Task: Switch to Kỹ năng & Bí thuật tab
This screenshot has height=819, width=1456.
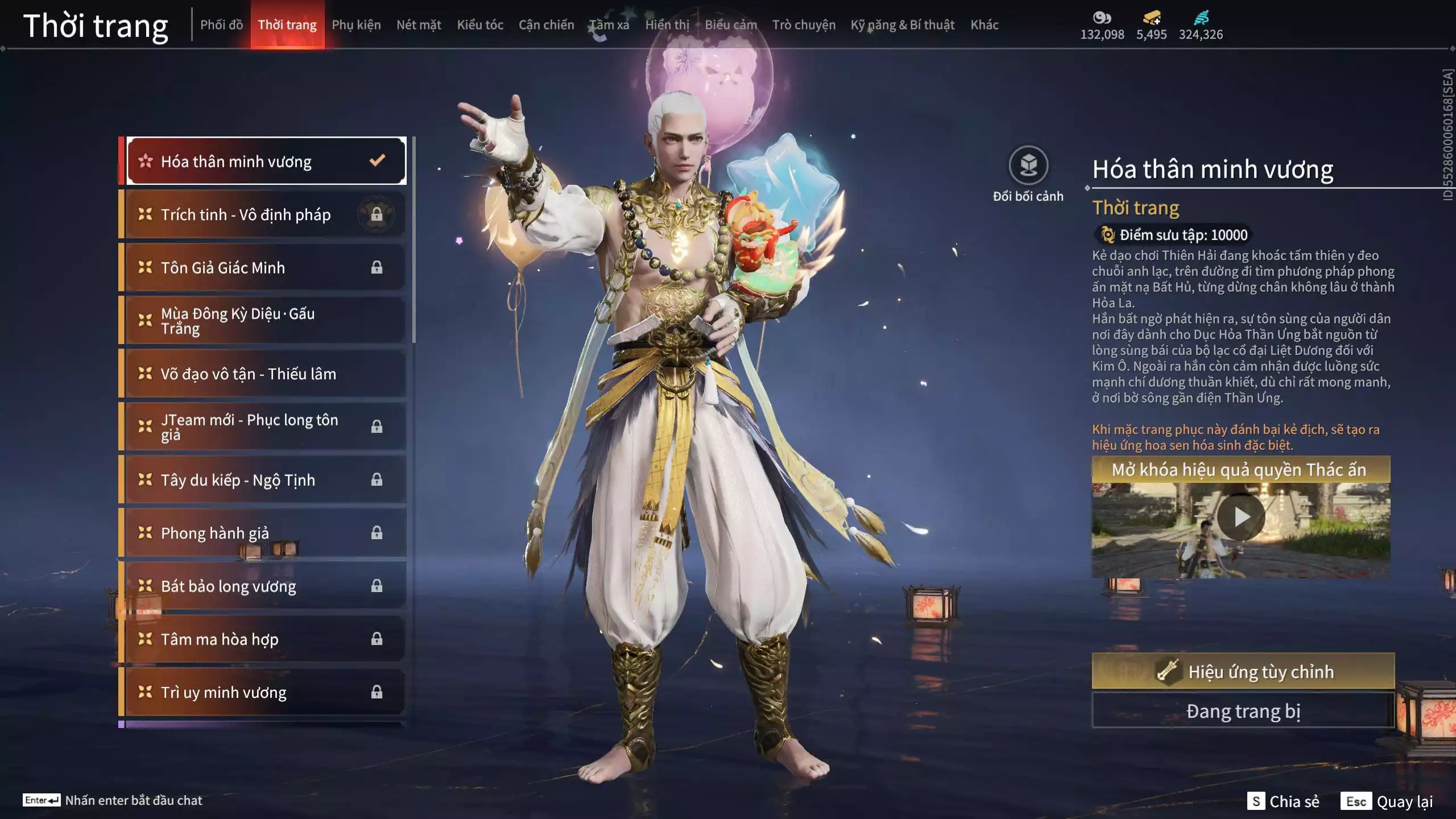Action: (902, 25)
